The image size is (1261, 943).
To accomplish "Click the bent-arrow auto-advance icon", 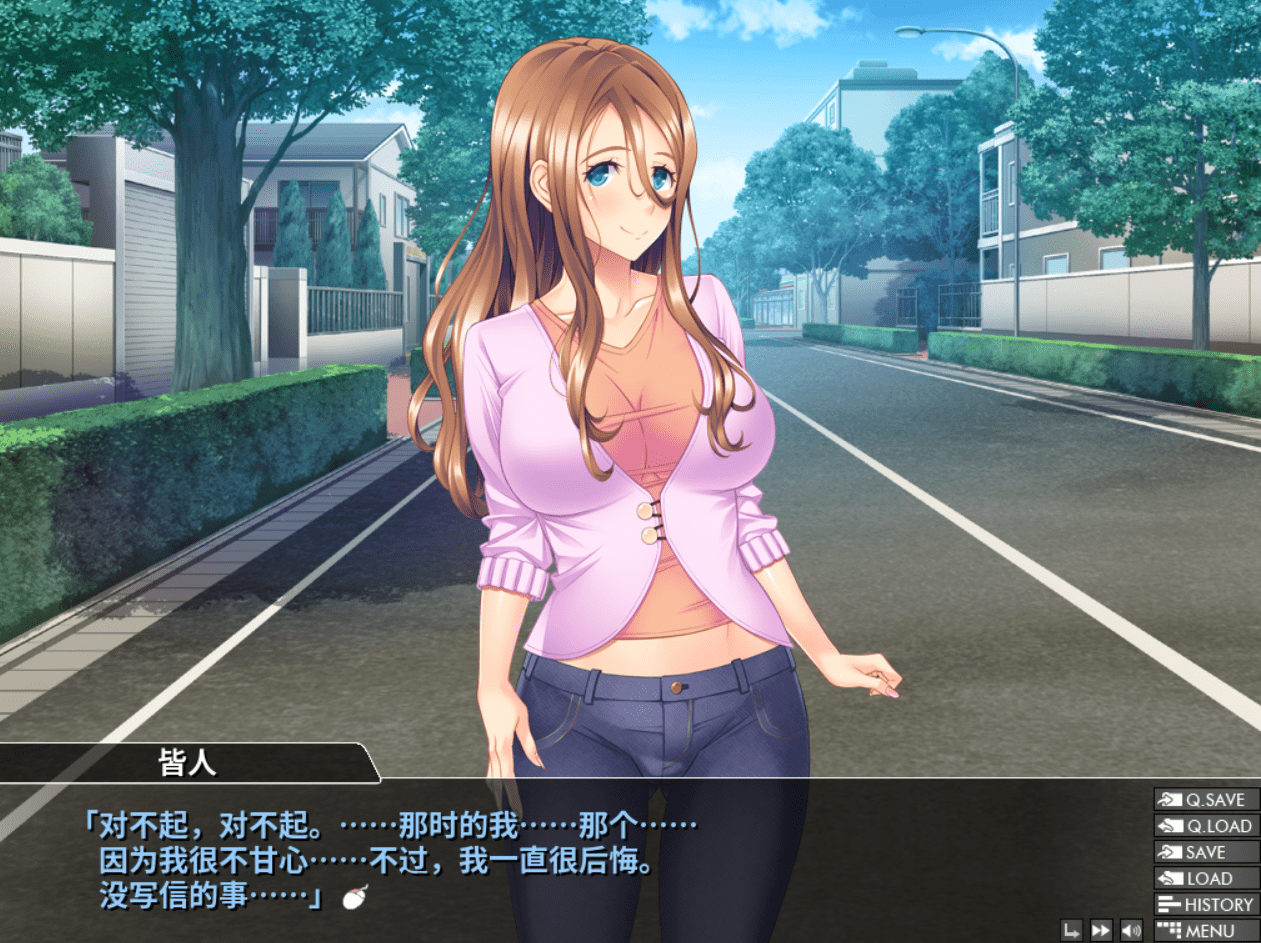I will (x=1072, y=931).
